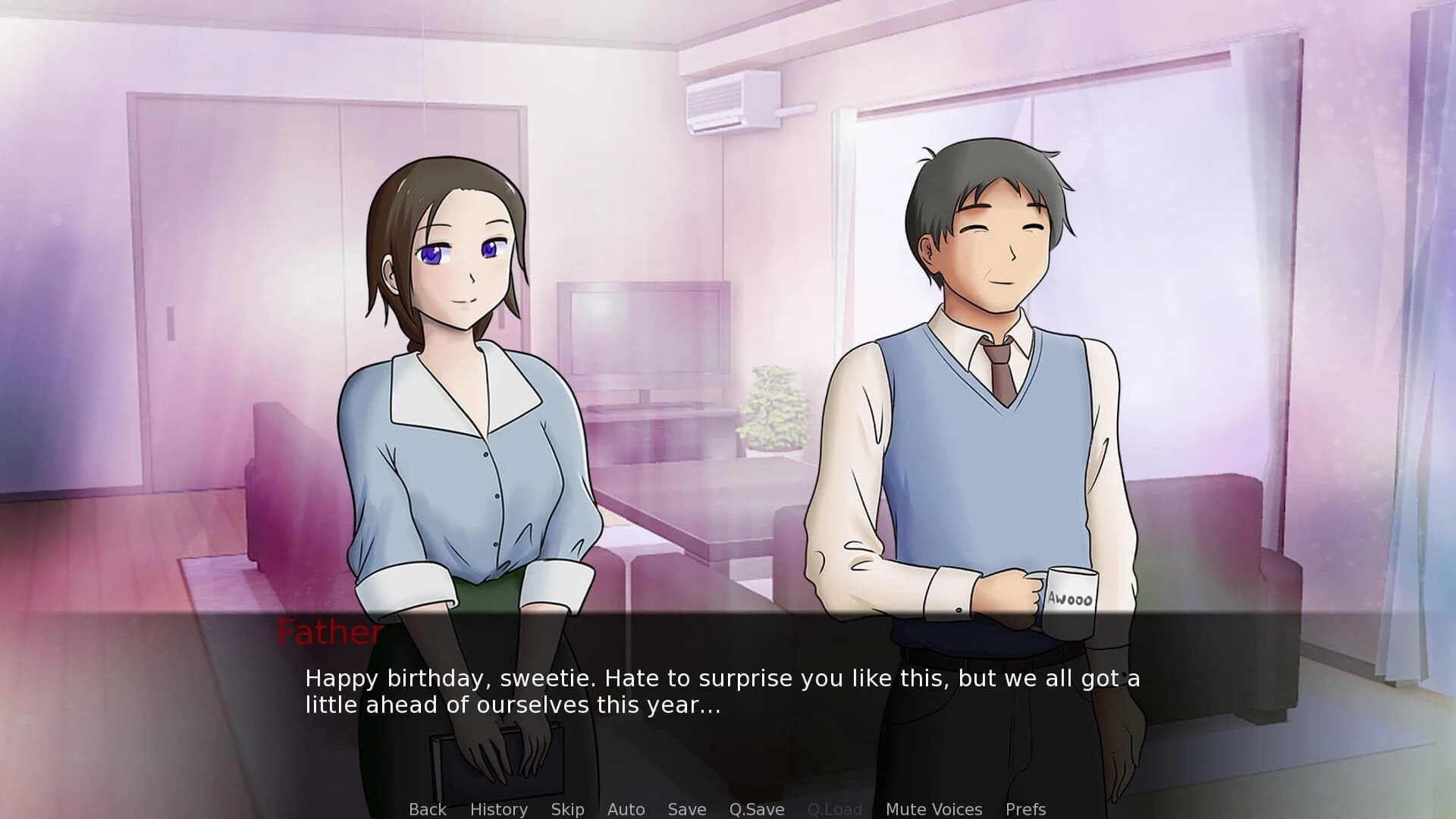
Task: Mute Voices for the game
Action: tap(934, 809)
